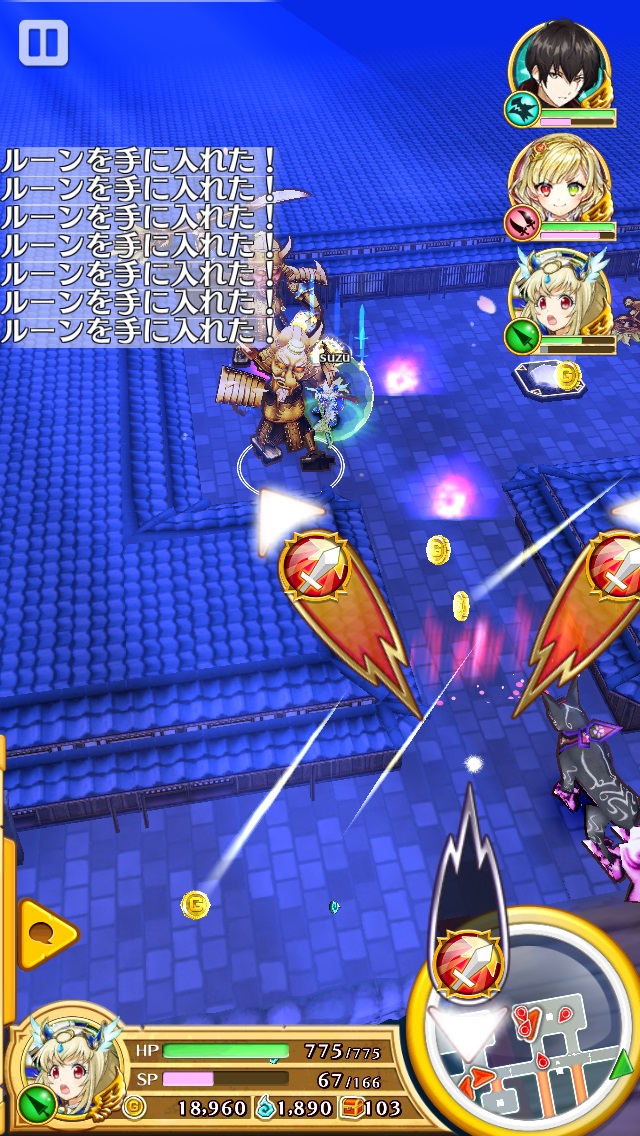Open the chat speech-bubble tab
This screenshot has height=1136, width=640.
44,933
